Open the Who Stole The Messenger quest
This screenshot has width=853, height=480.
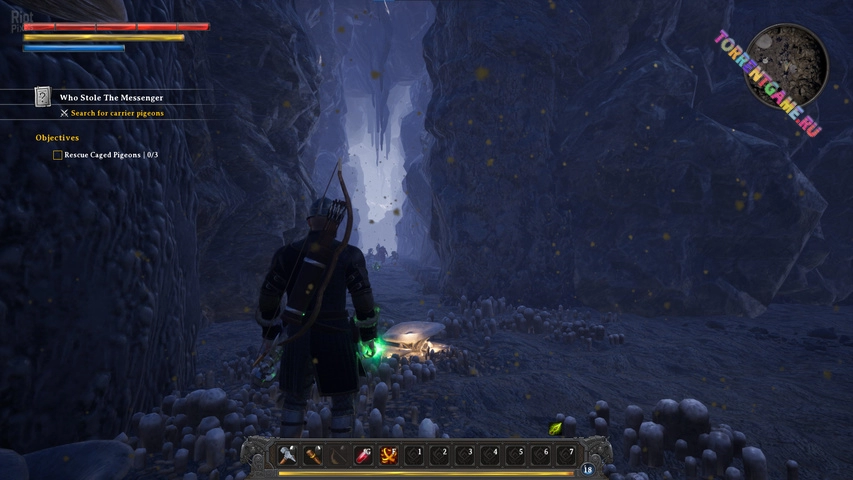[111, 97]
